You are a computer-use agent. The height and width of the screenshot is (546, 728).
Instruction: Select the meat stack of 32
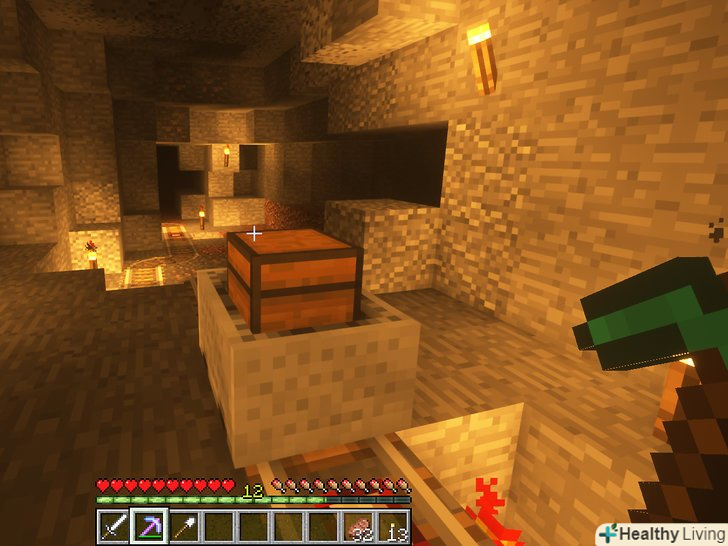pos(358,526)
